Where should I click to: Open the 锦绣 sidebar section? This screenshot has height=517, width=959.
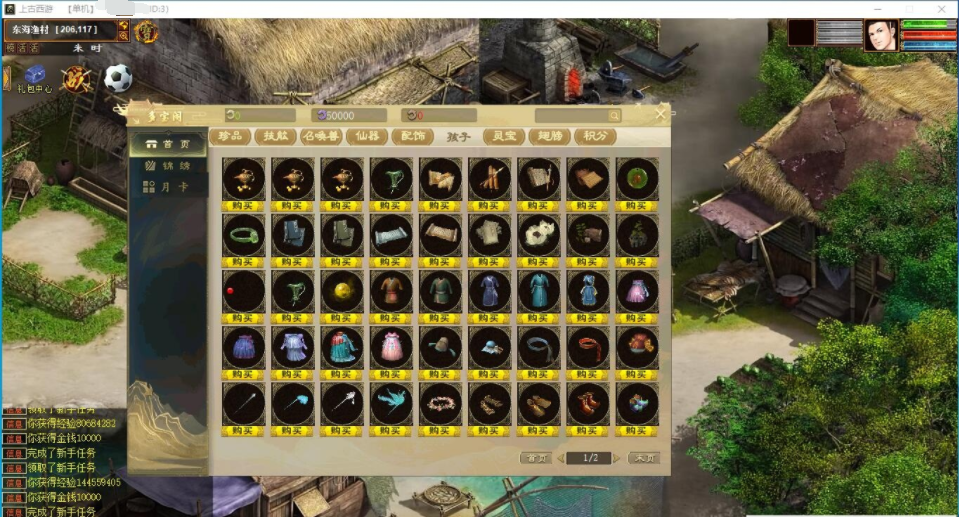(x=167, y=165)
